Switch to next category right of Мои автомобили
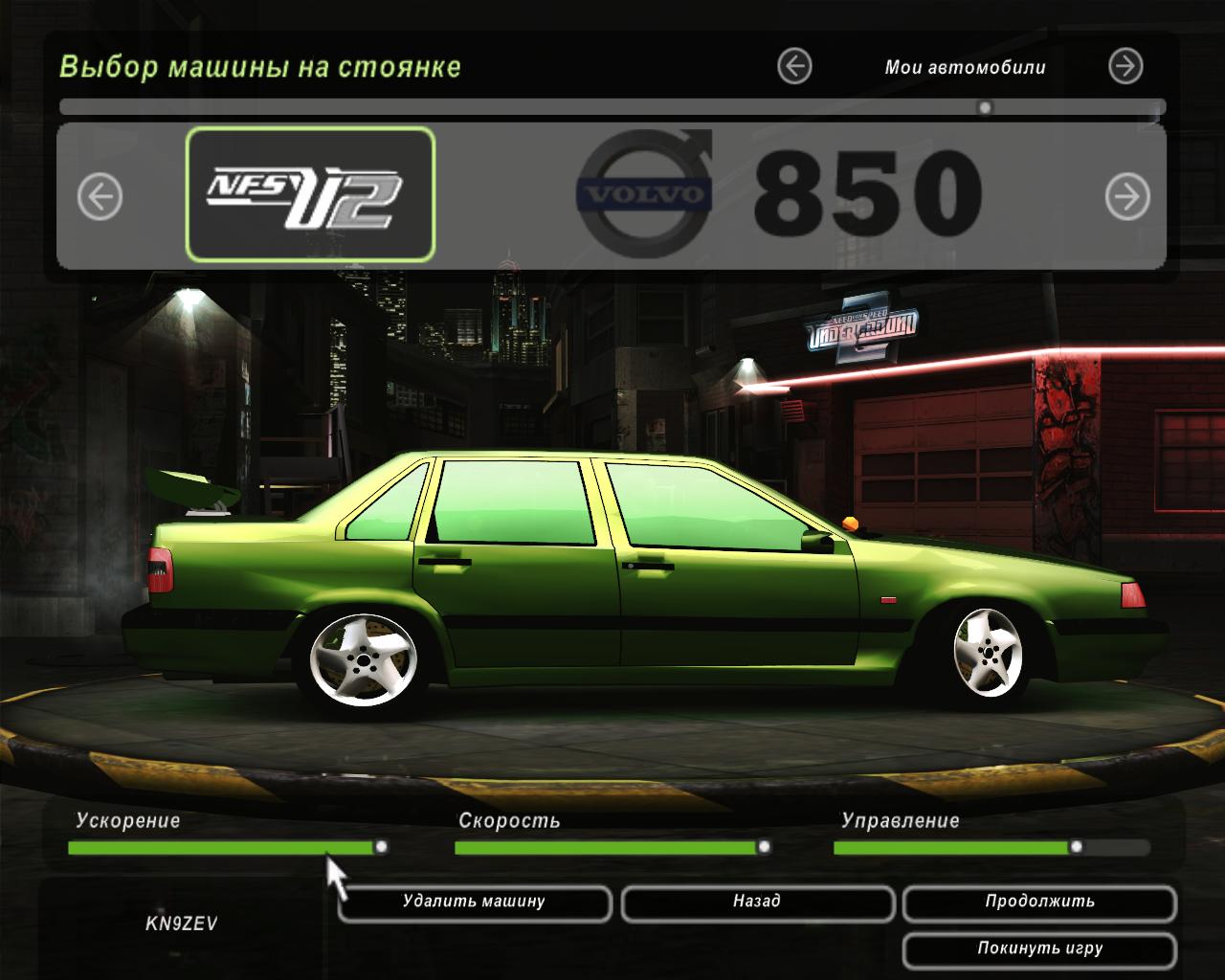The width and height of the screenshot is (1225, 980). pos(1125,67)
